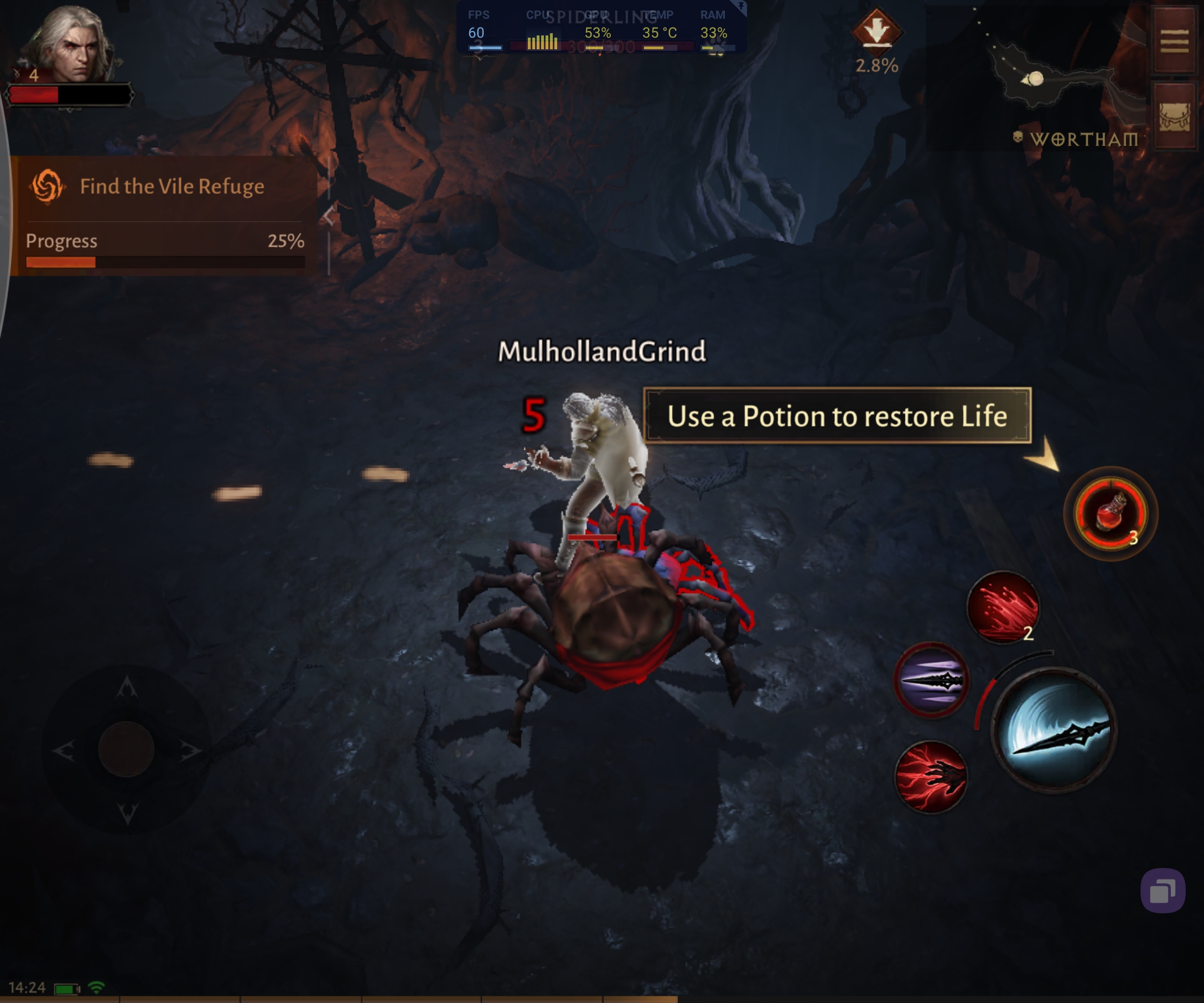This screenshot has height=1003, width=1204.
Task: Activate the main blue blade attack
Action: (x=1055, y=730)
